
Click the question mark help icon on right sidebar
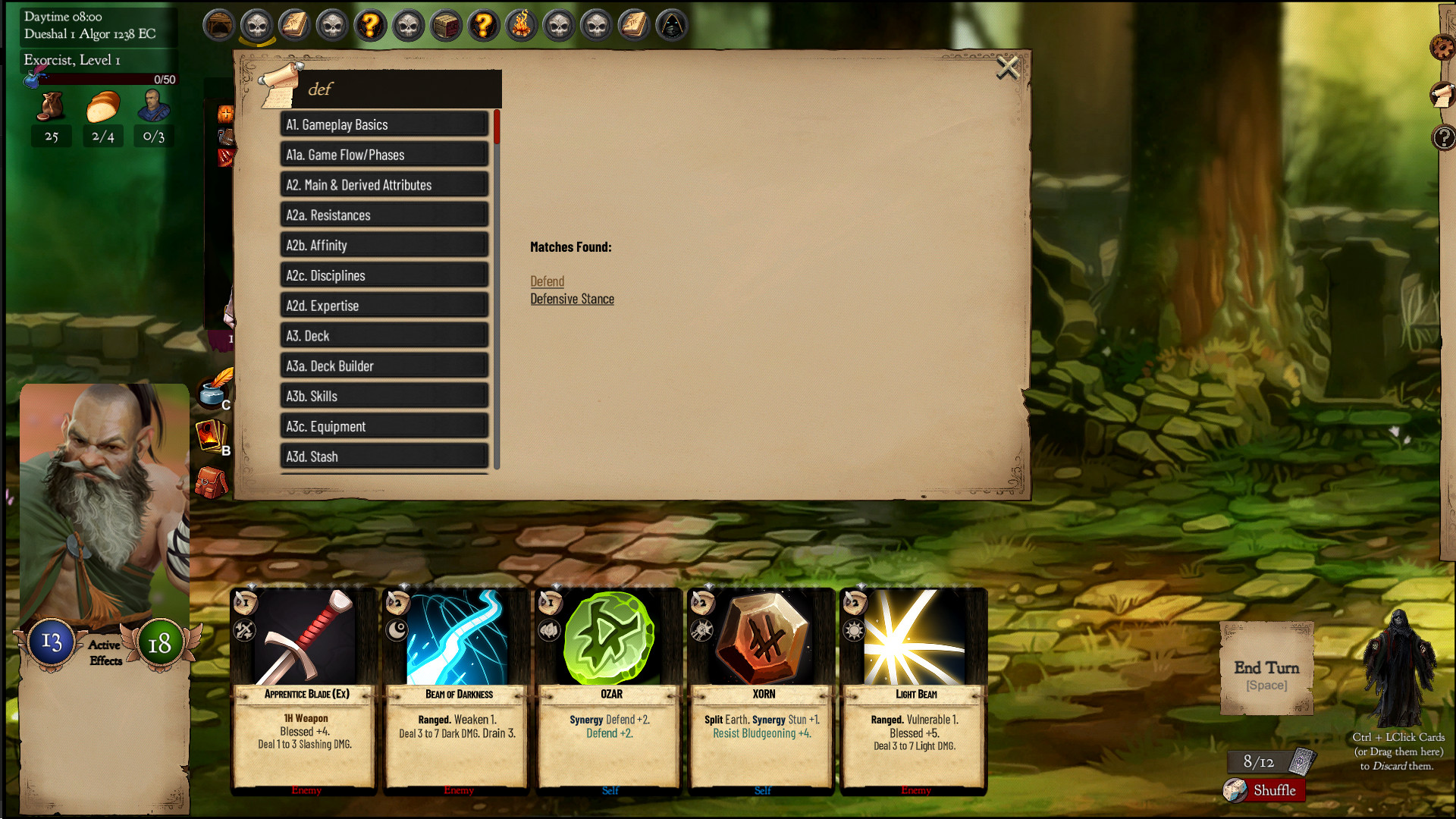click(x=1444, y=139)
